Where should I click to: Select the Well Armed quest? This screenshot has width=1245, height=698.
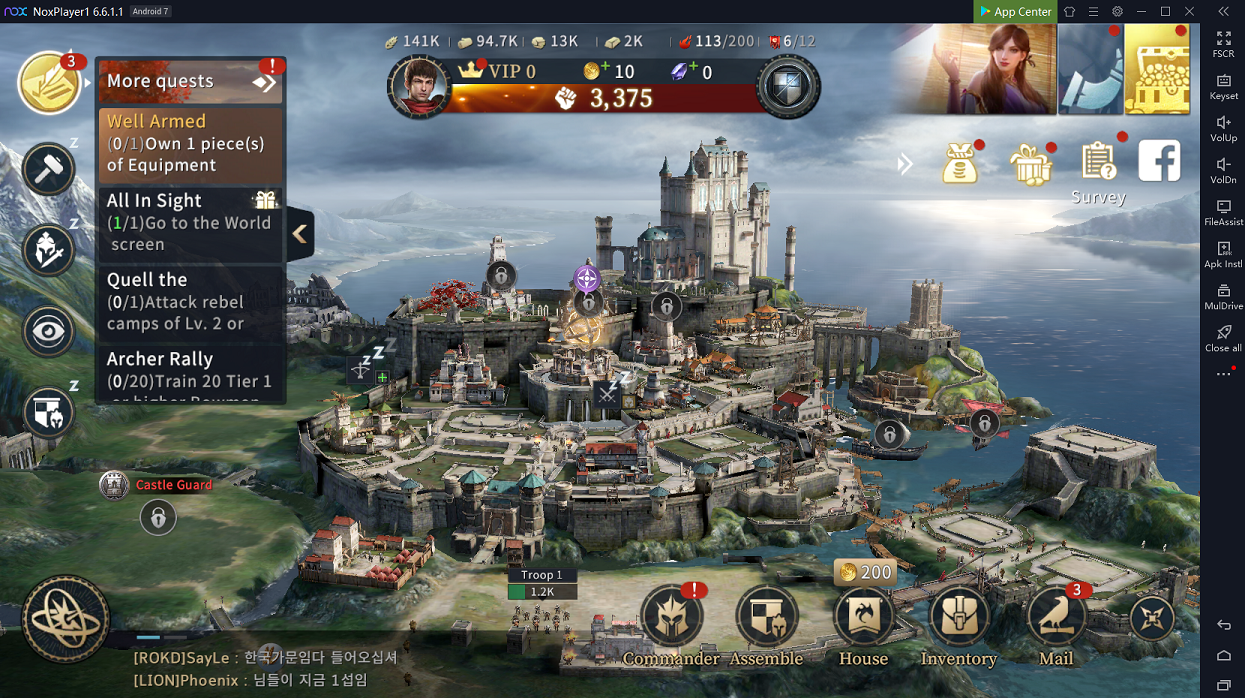(x=190, y=143)
